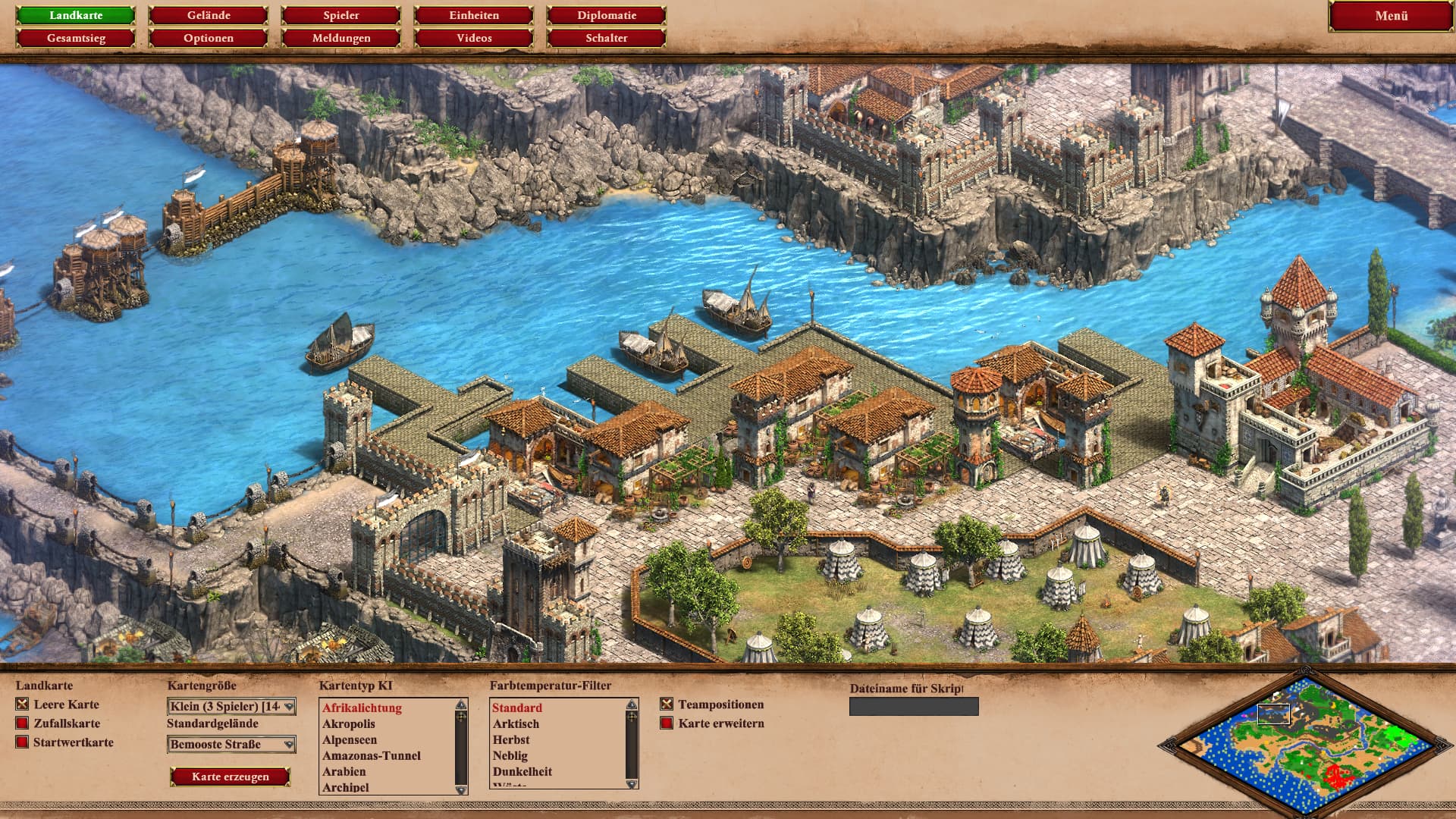Switch to the Gelände tab
Screen dimensions: 1456x819
209,15
